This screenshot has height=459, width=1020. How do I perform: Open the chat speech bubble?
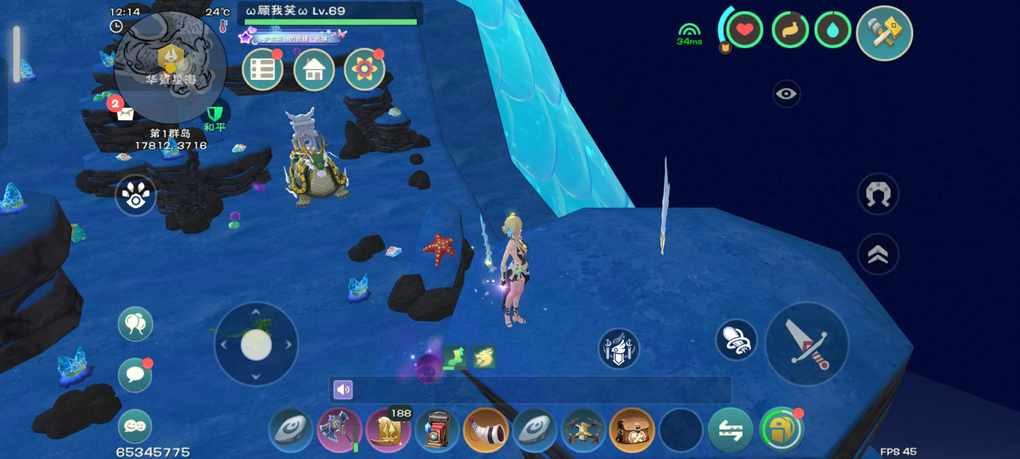(135, 375)
